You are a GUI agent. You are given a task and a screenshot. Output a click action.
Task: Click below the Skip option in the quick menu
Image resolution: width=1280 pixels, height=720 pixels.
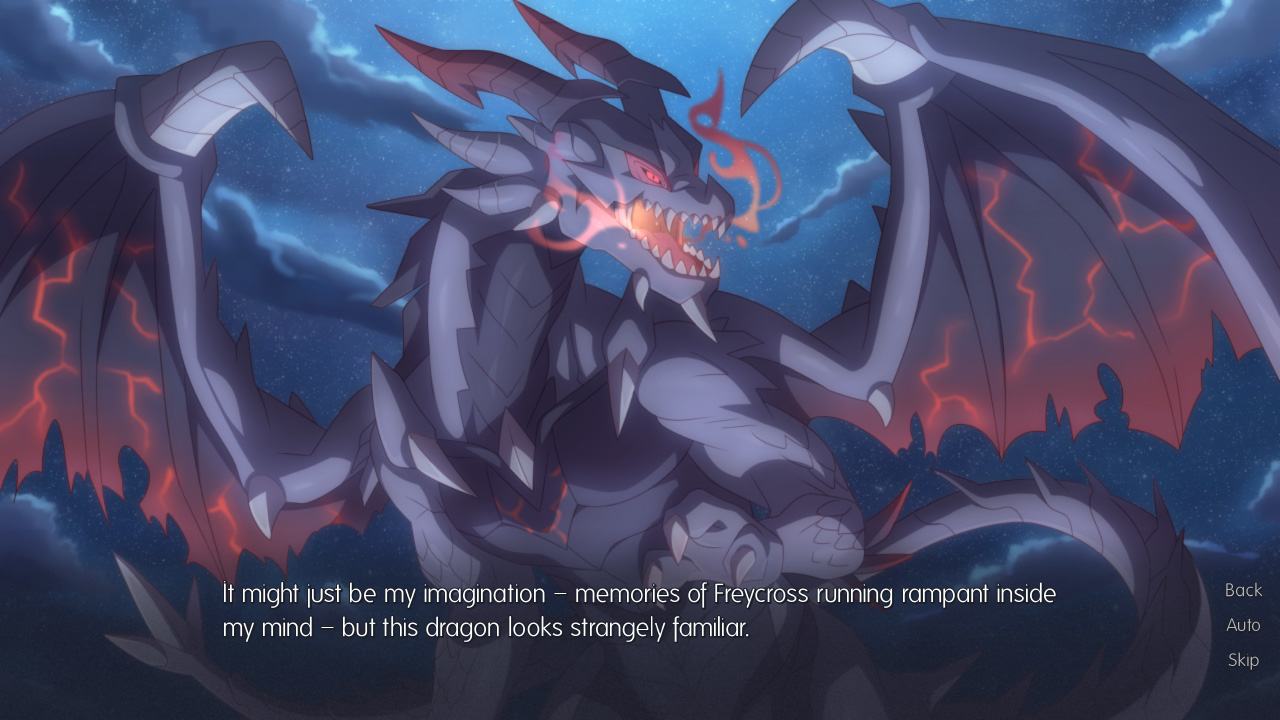1242,695
